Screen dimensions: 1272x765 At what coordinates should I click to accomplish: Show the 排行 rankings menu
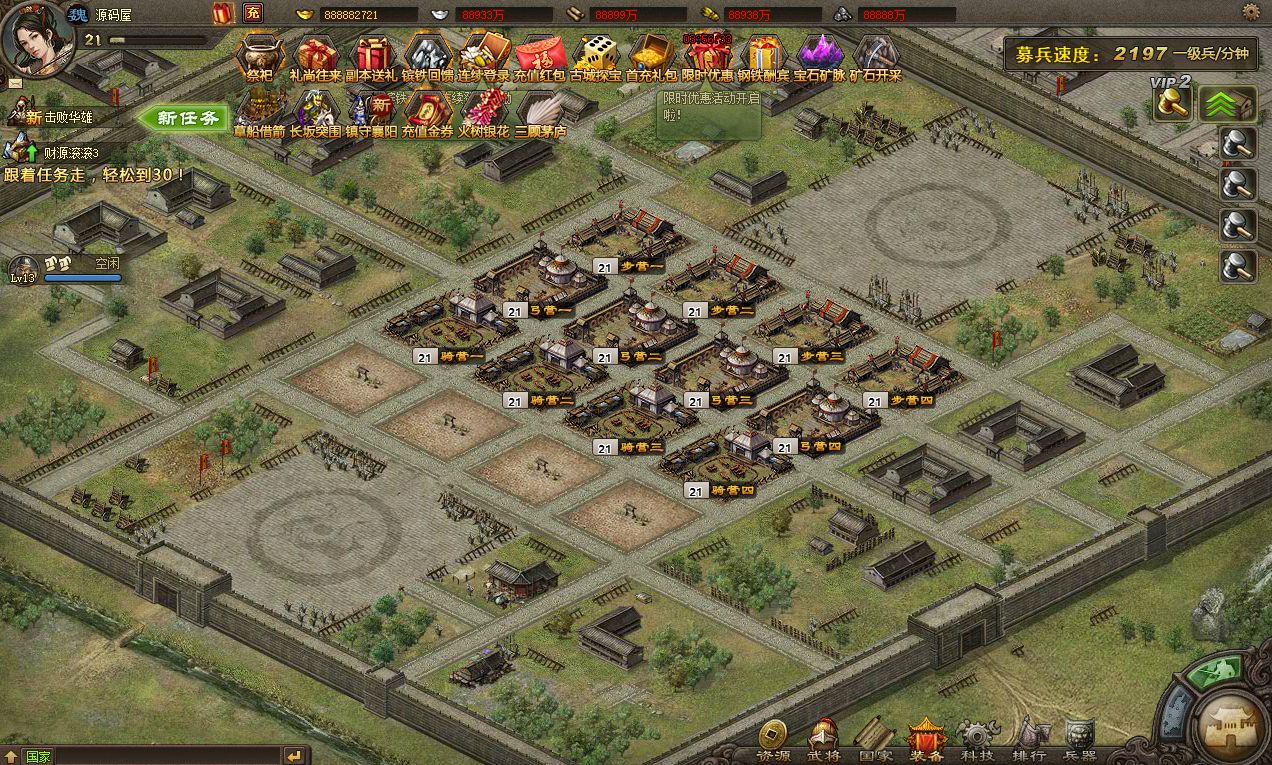(1029, 740)
